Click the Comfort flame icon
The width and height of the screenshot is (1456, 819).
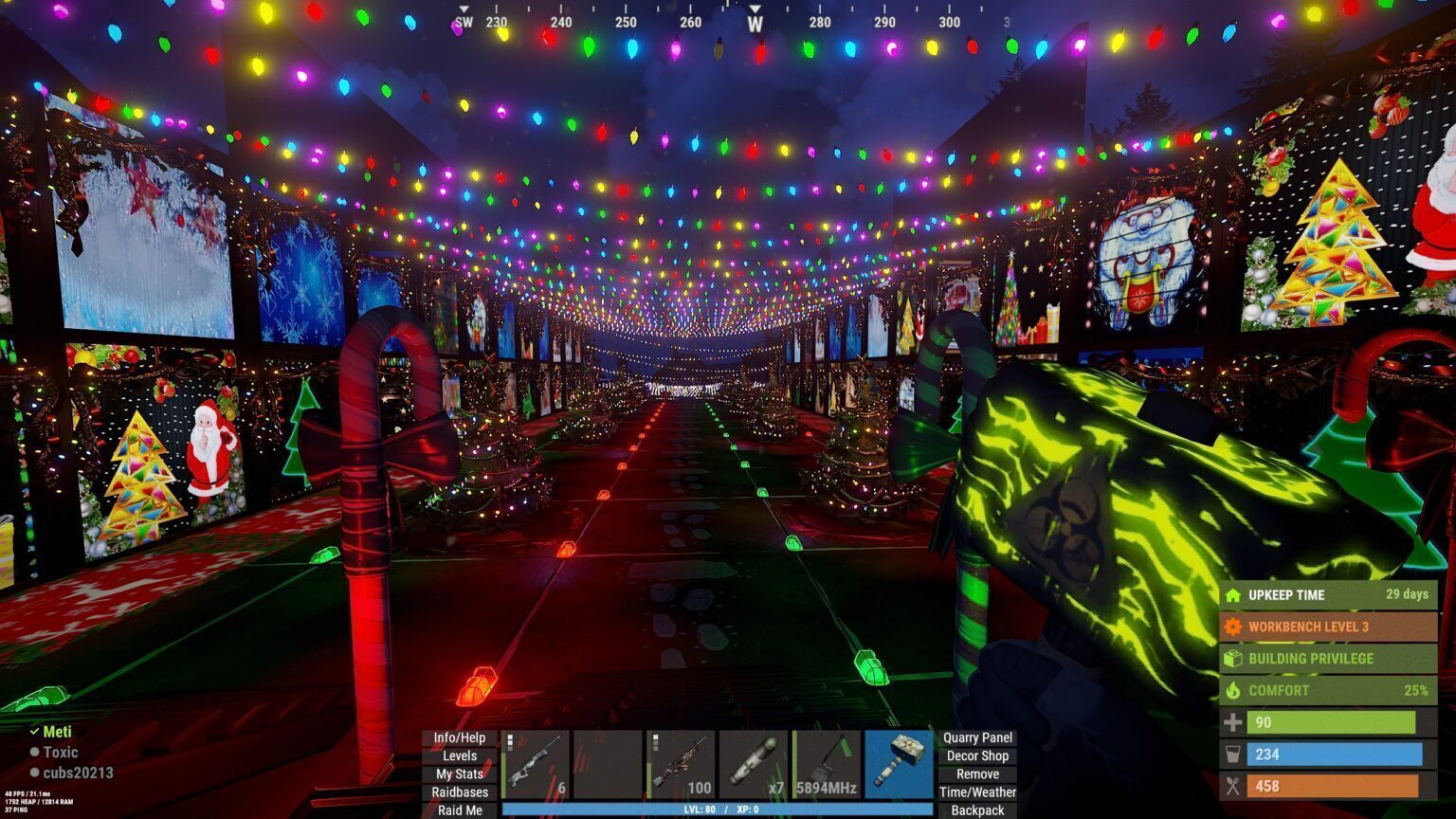1233,690
